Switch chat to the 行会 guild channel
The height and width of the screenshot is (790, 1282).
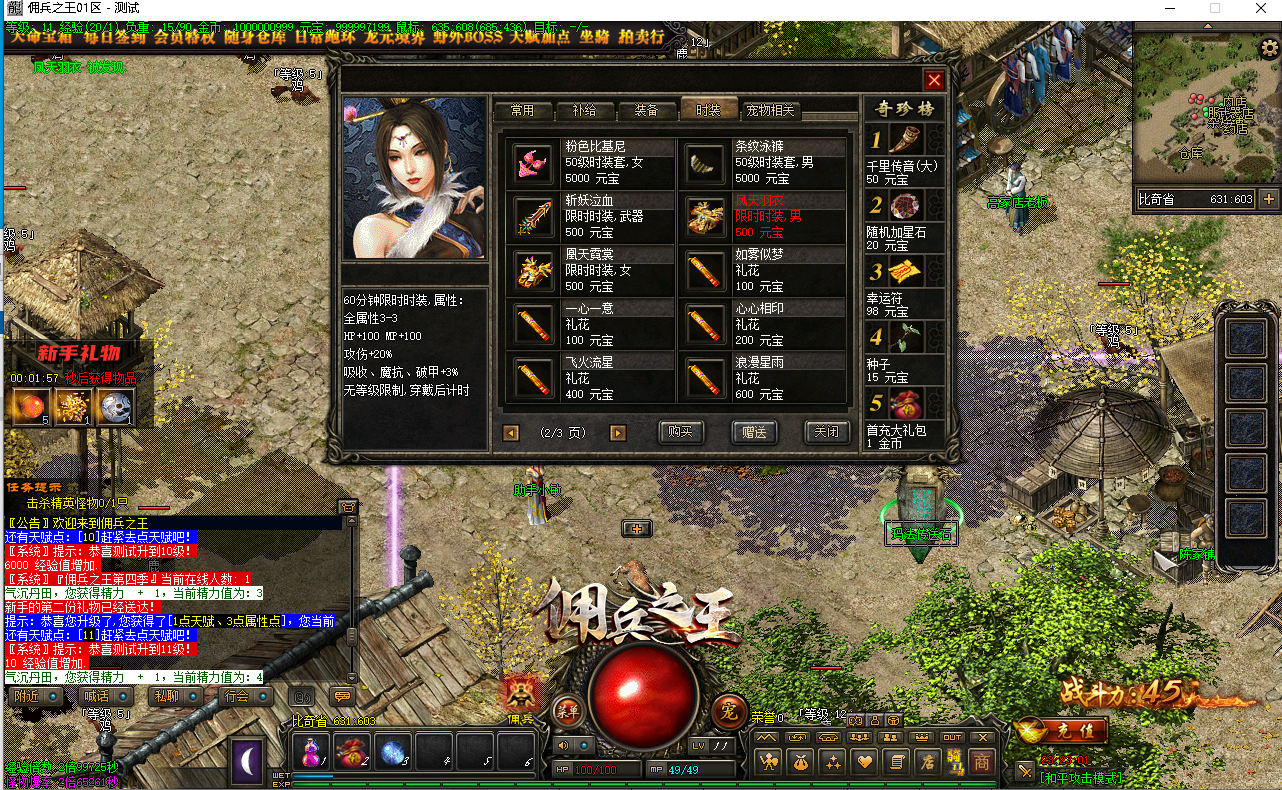237,696
